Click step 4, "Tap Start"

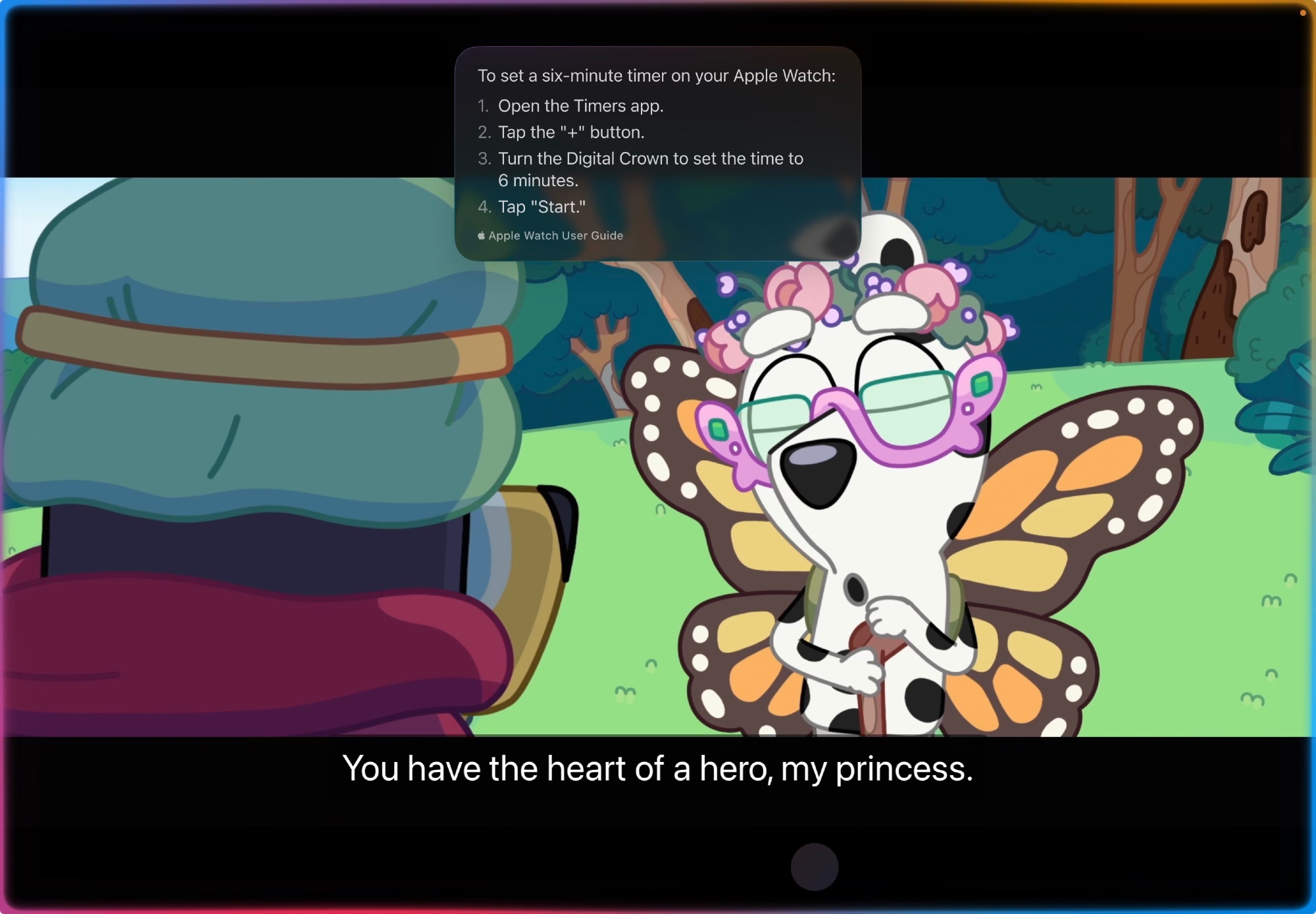pyautogui.click(x=541, y=207)
